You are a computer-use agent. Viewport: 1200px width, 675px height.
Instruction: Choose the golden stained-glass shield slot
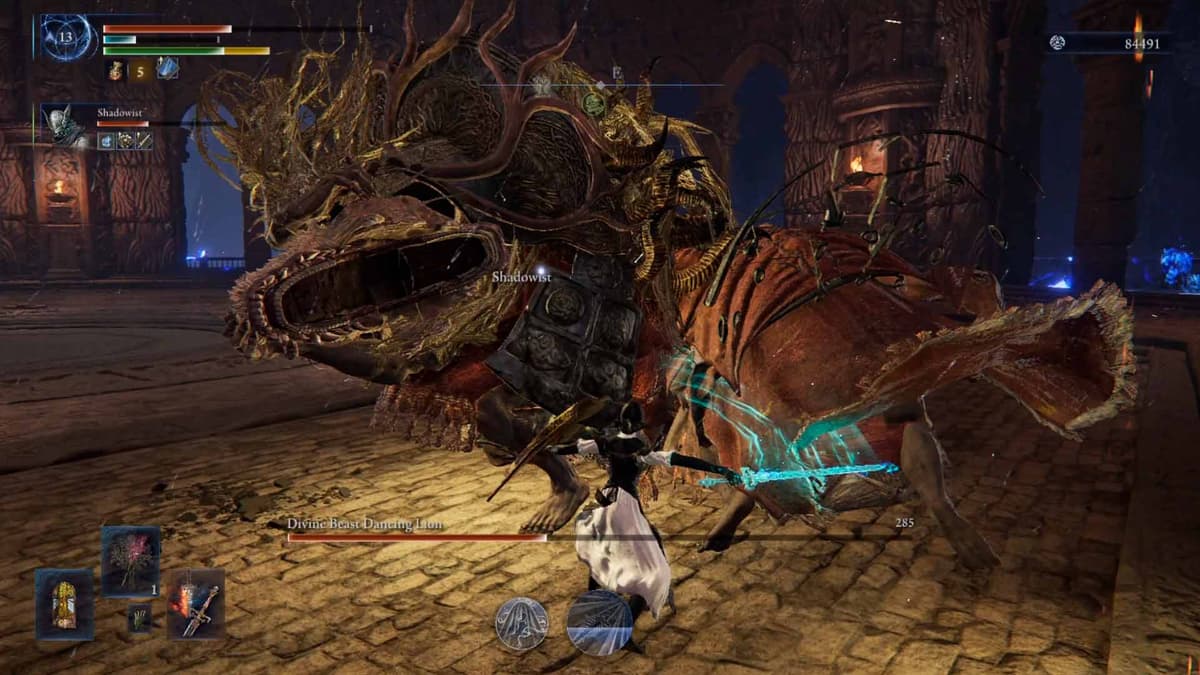[65, 604]
